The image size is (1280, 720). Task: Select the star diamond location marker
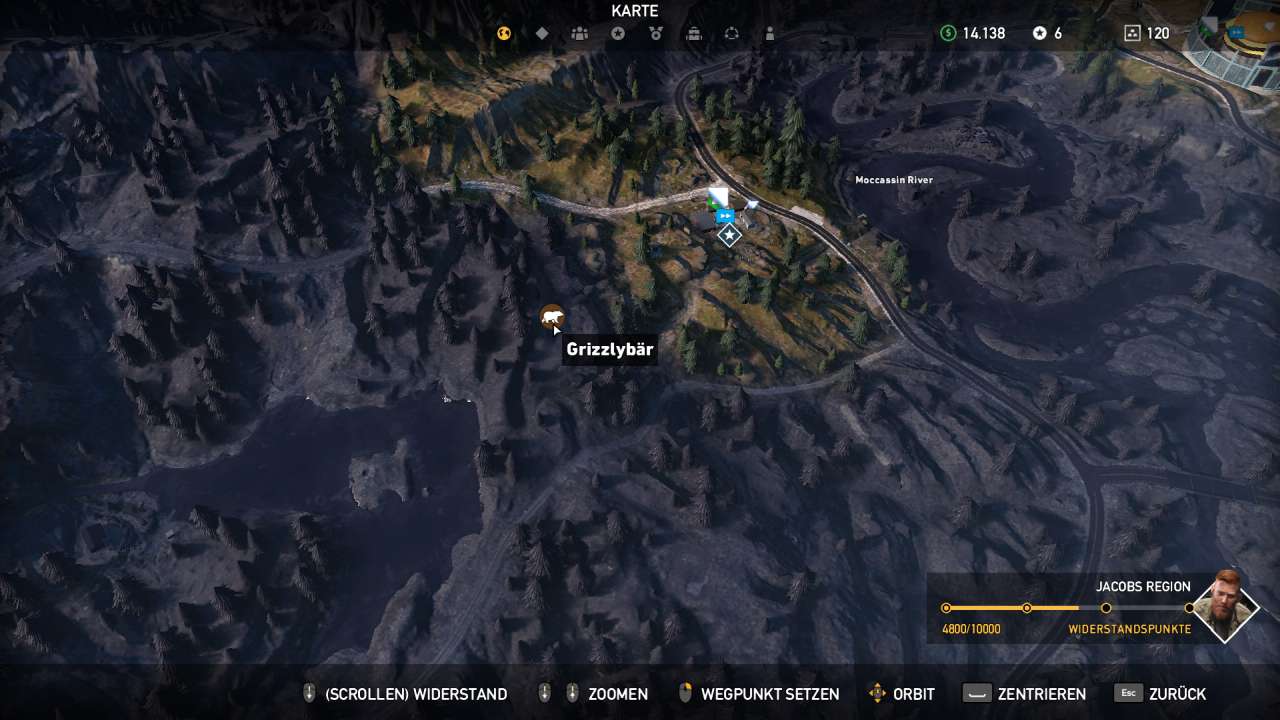point(729,236)
